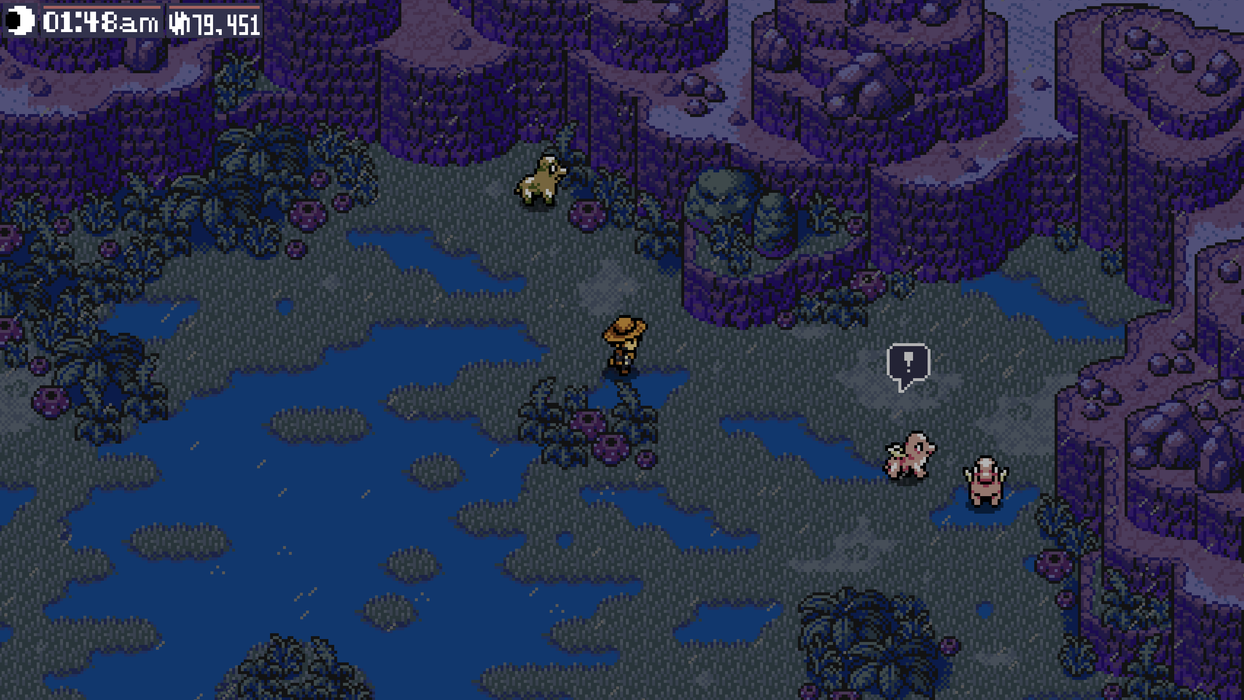The height and width of the screenshot is (700, 1244).
Task: Click the exclamation speech bubble prompt
Action: (x=908, y=364)
